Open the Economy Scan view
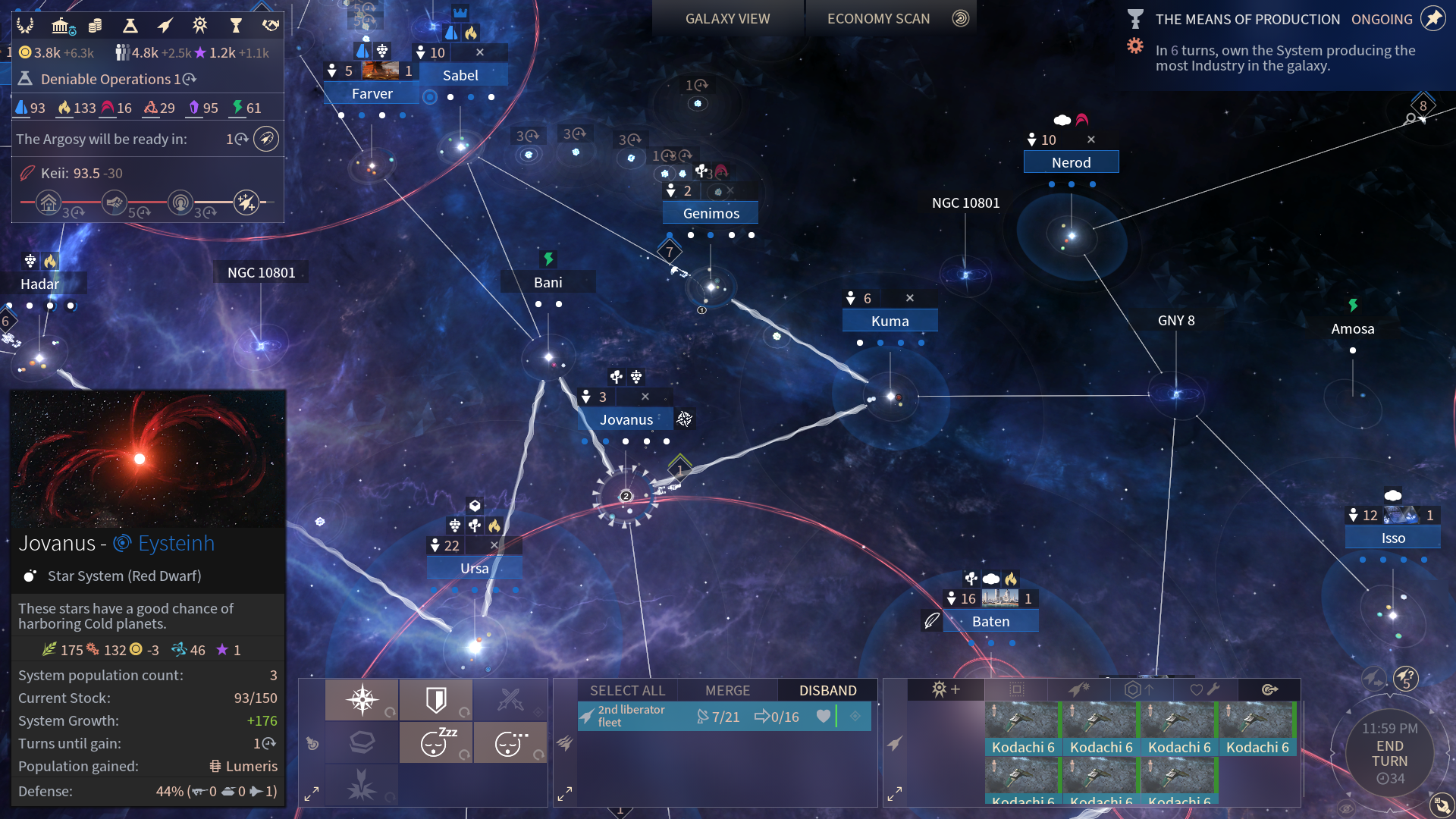Viewport: 1456px width, 819px height. coord(878,19)
